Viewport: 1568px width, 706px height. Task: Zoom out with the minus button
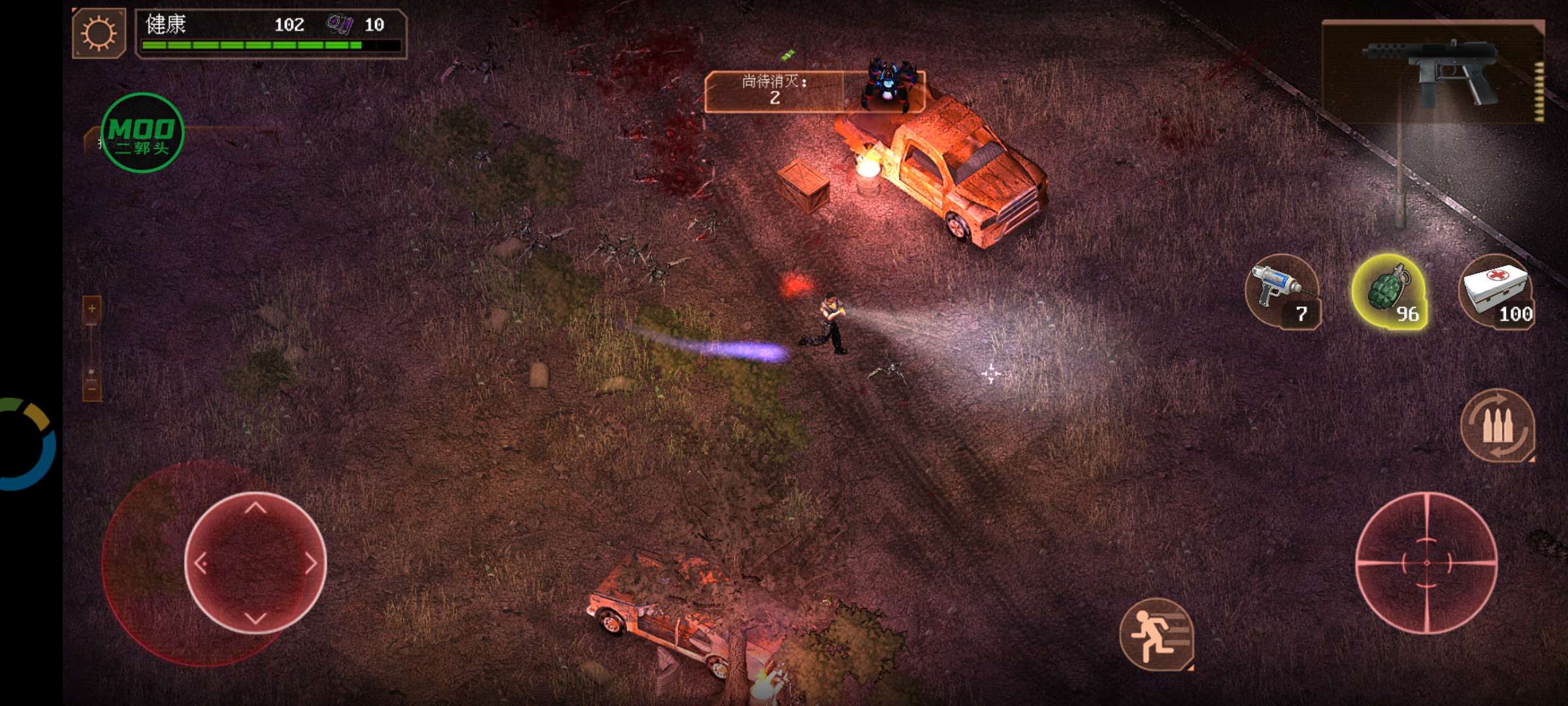point(92,388)
